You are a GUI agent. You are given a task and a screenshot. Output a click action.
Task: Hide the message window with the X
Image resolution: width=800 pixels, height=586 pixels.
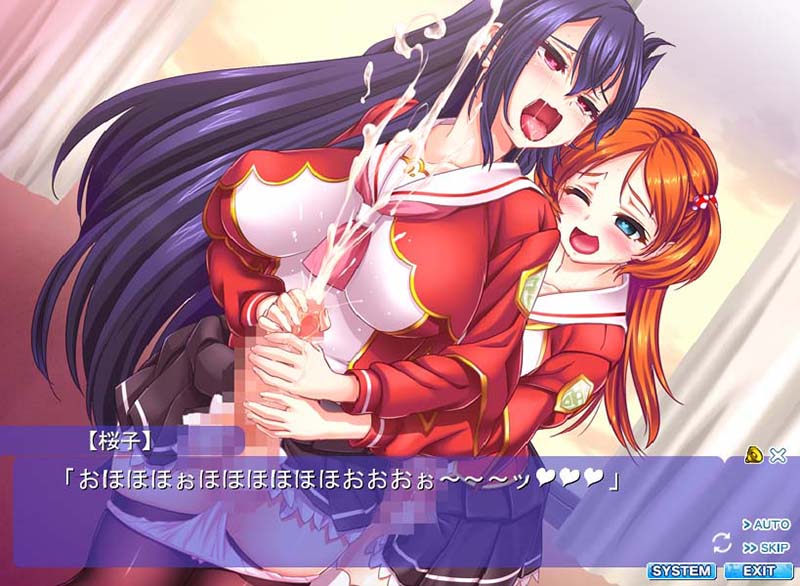tap(778, 456)
